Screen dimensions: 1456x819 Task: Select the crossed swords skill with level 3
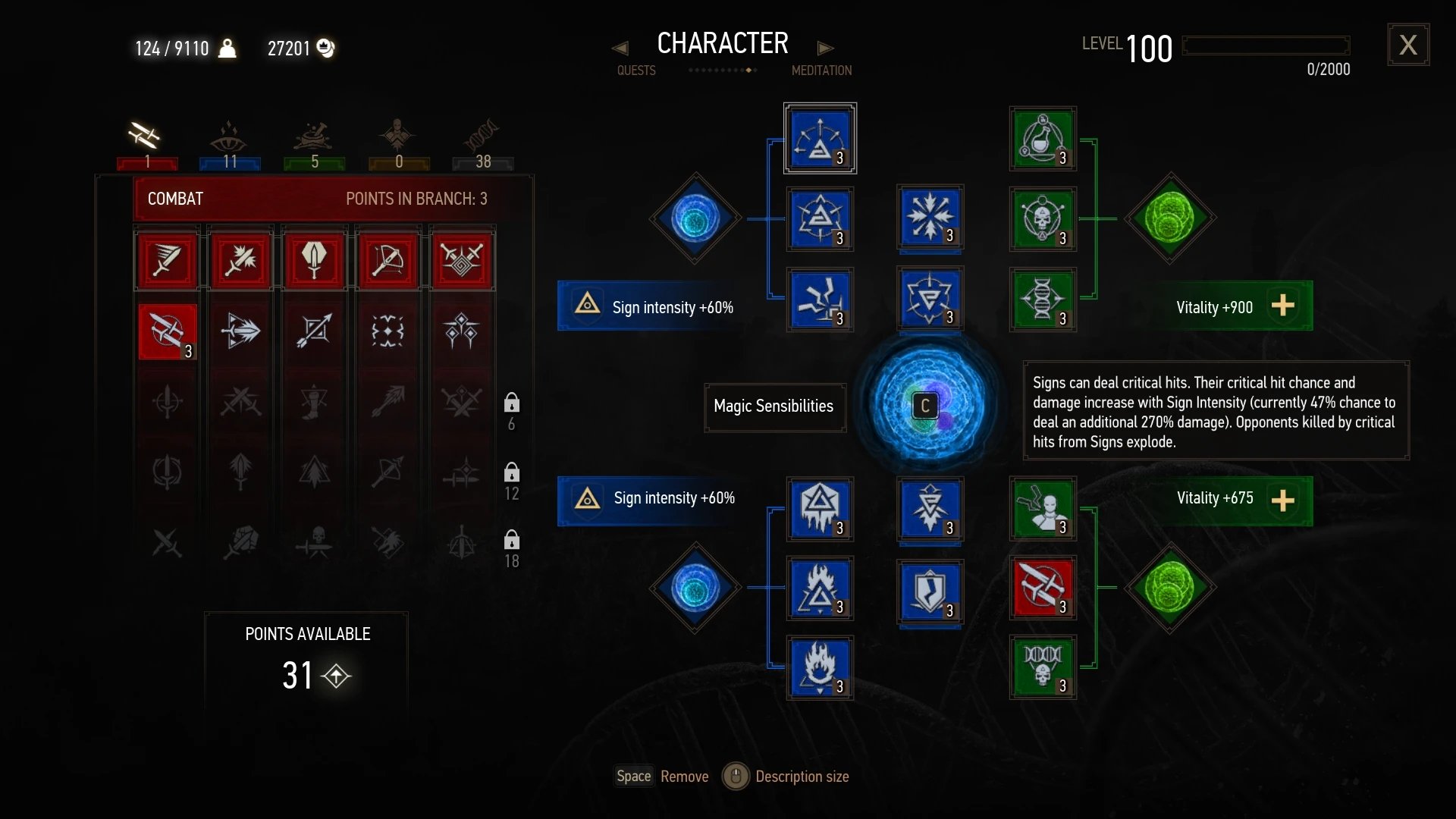(168, 331)
